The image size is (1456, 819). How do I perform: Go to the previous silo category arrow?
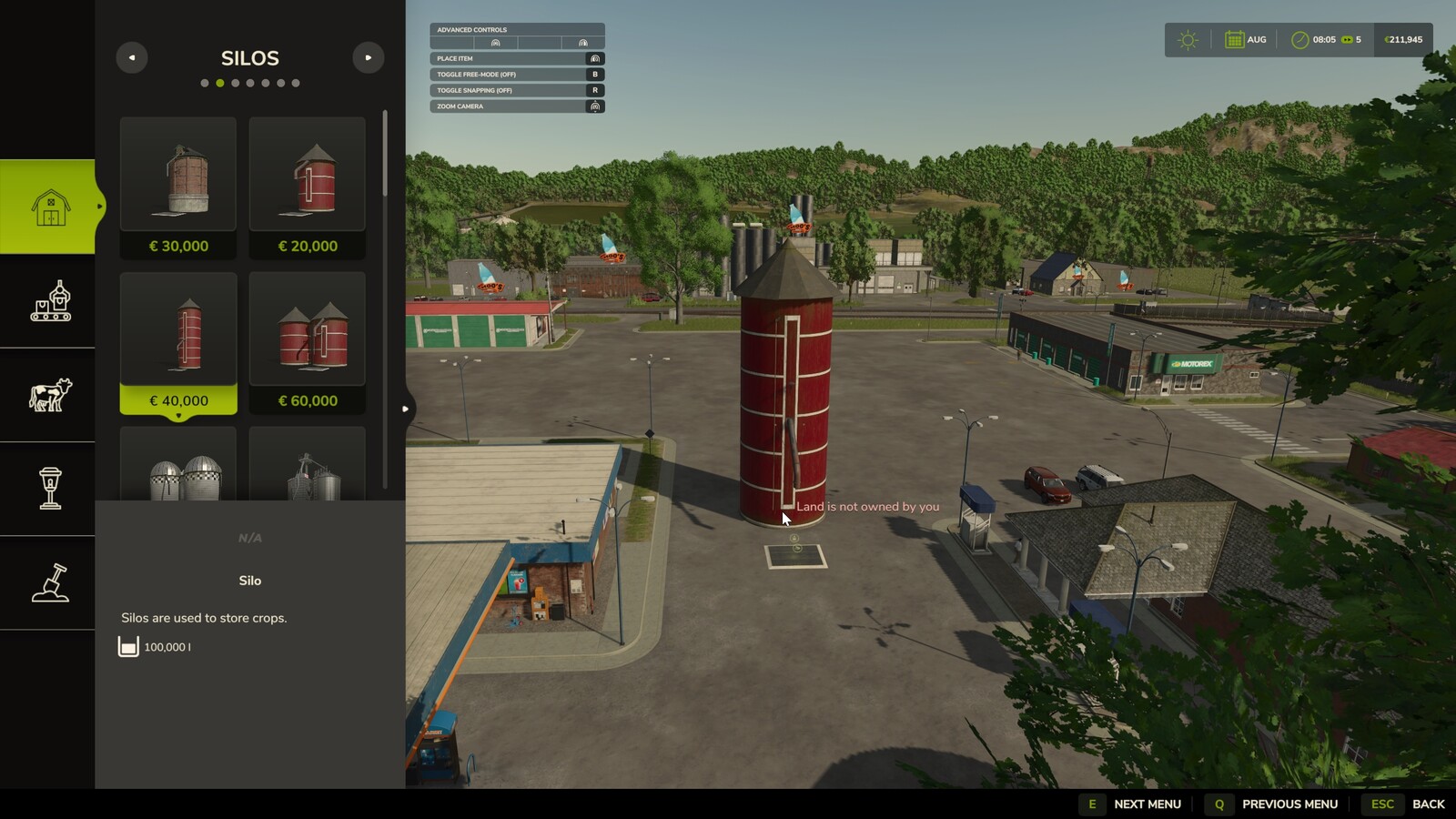[132, 57]
